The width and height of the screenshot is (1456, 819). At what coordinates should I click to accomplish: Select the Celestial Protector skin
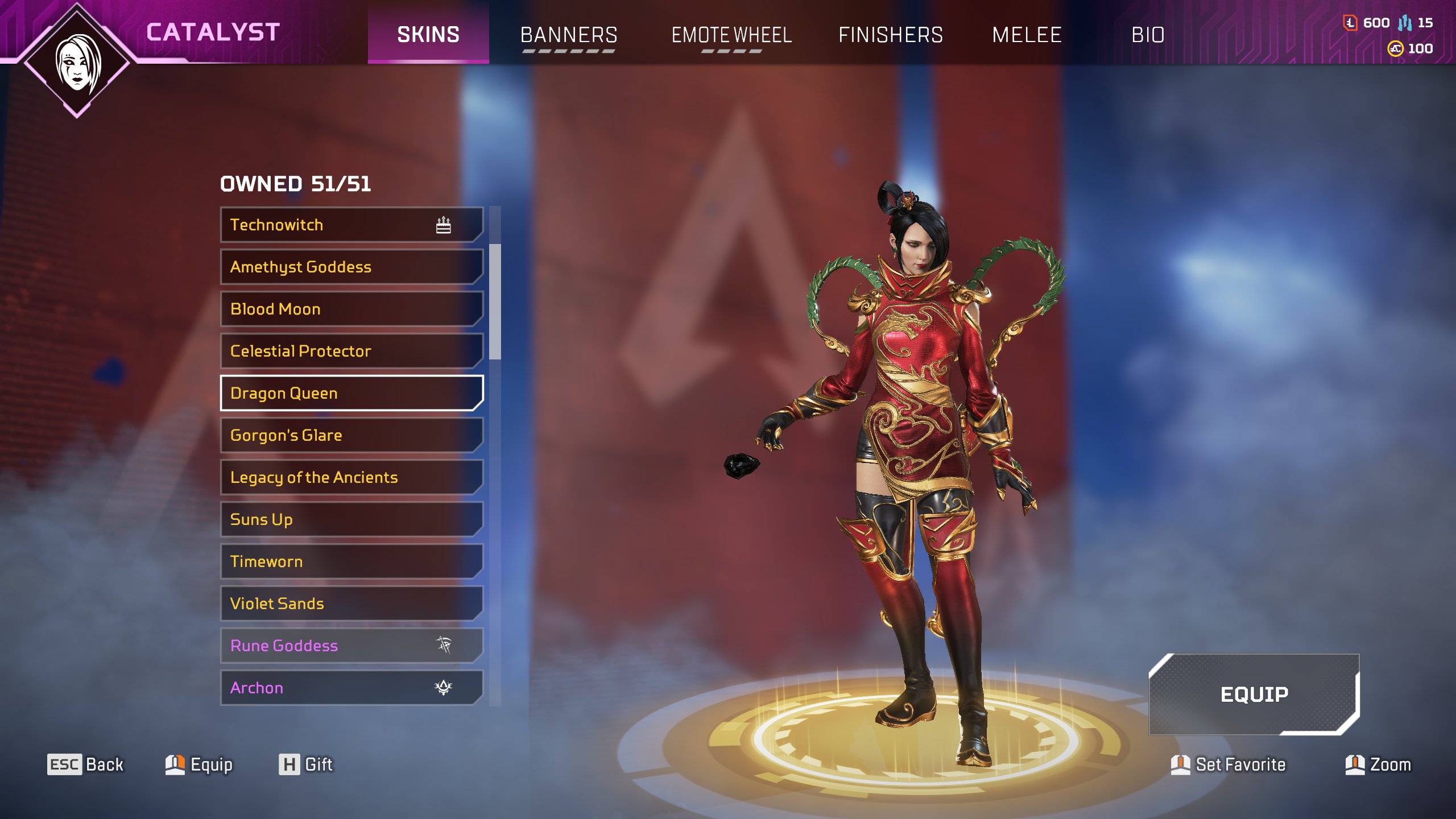(351, 351)
